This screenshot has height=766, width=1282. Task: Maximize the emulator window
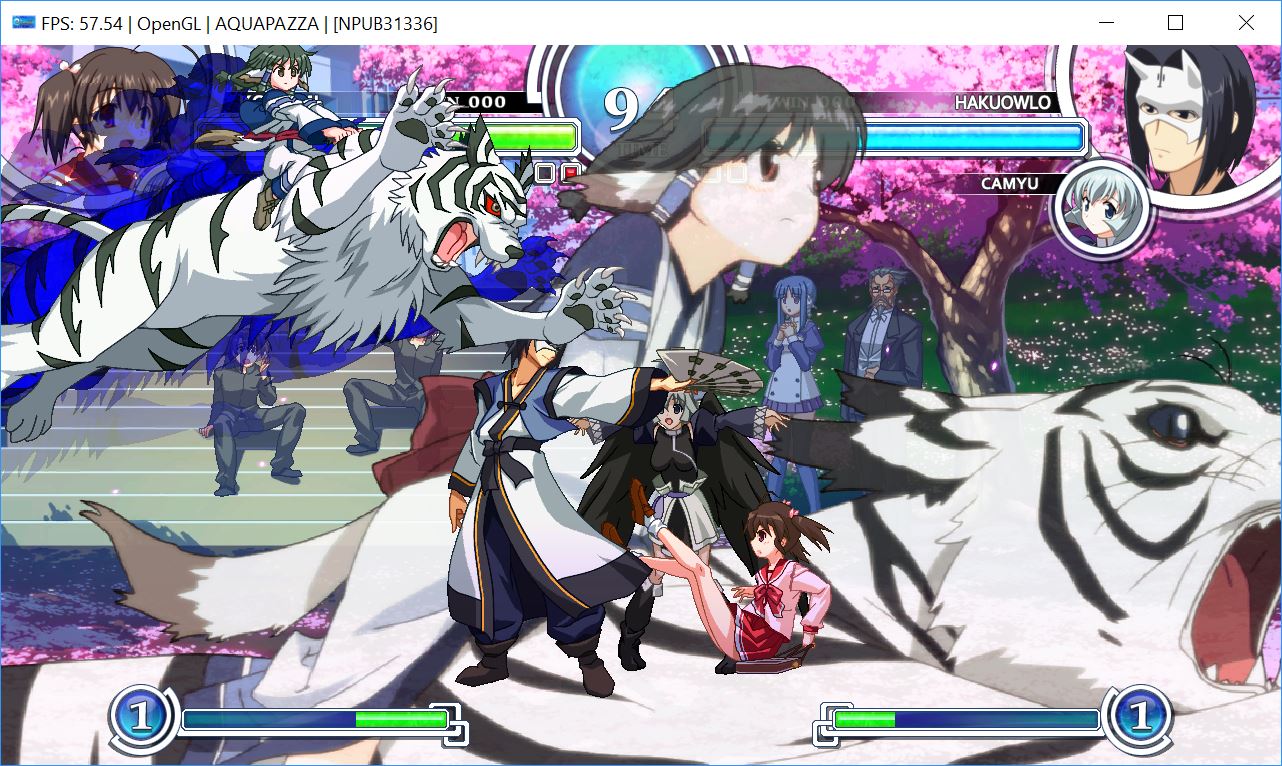1176,23
